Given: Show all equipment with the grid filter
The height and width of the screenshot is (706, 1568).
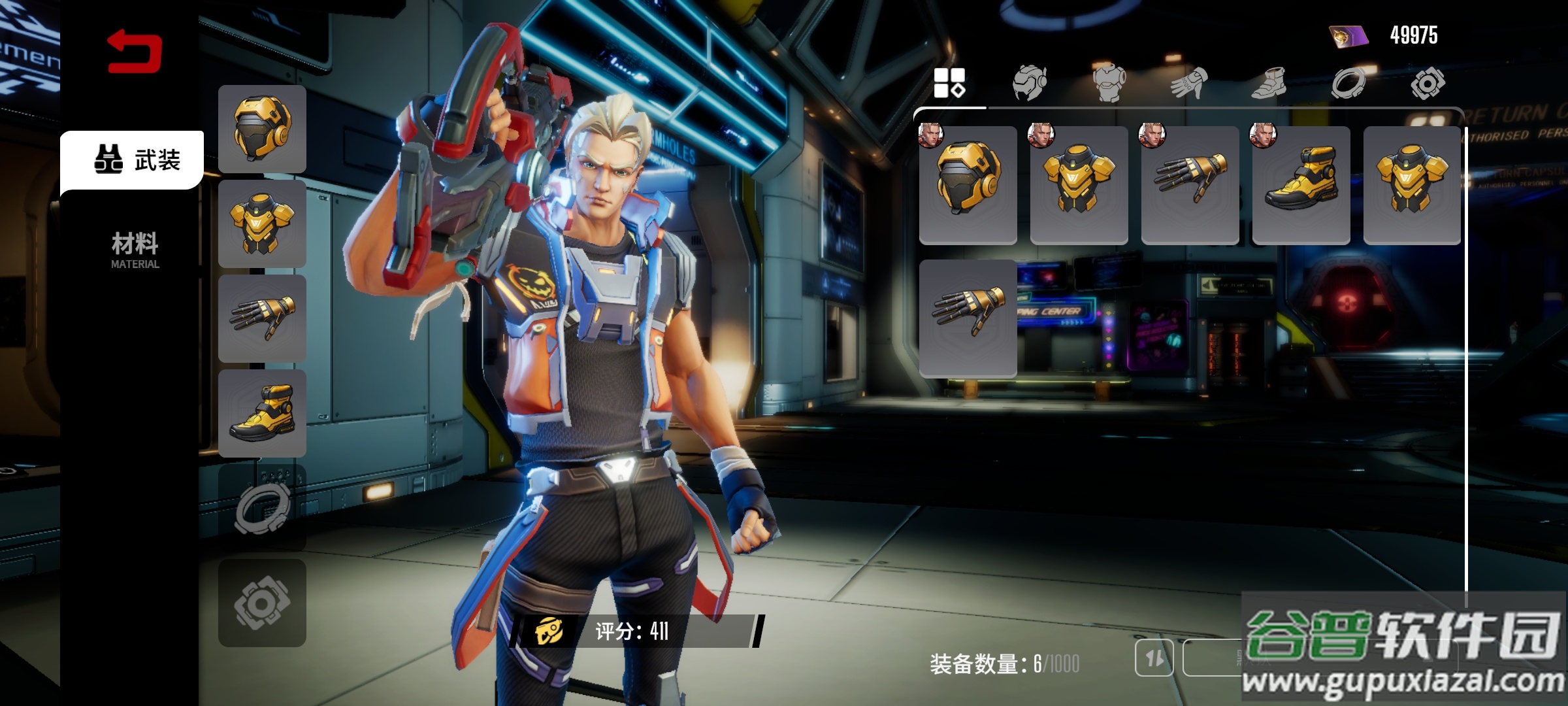Looking at the screenshot, I should [x=949, y=83].
